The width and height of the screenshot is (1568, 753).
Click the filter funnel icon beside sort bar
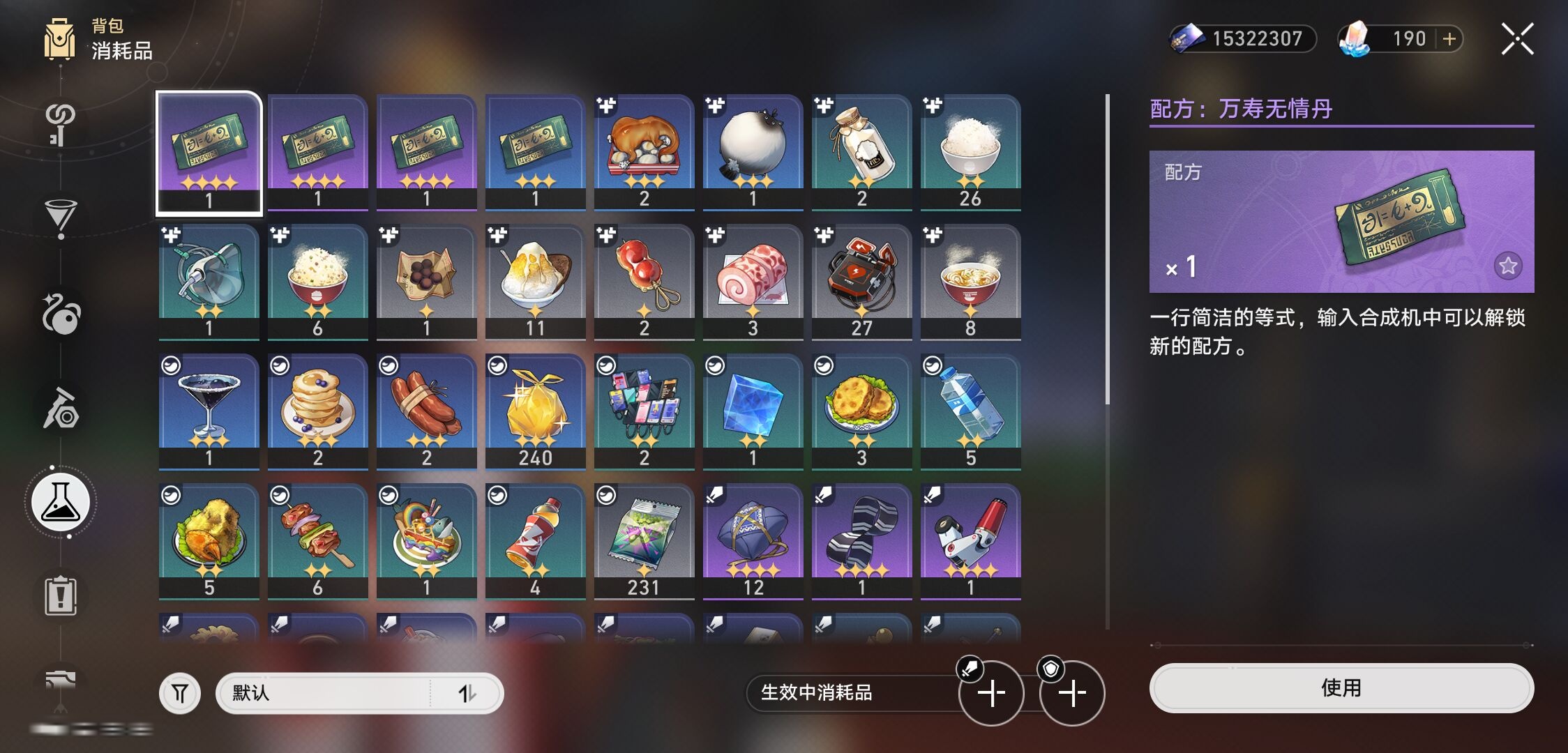(x=180, y=692)
